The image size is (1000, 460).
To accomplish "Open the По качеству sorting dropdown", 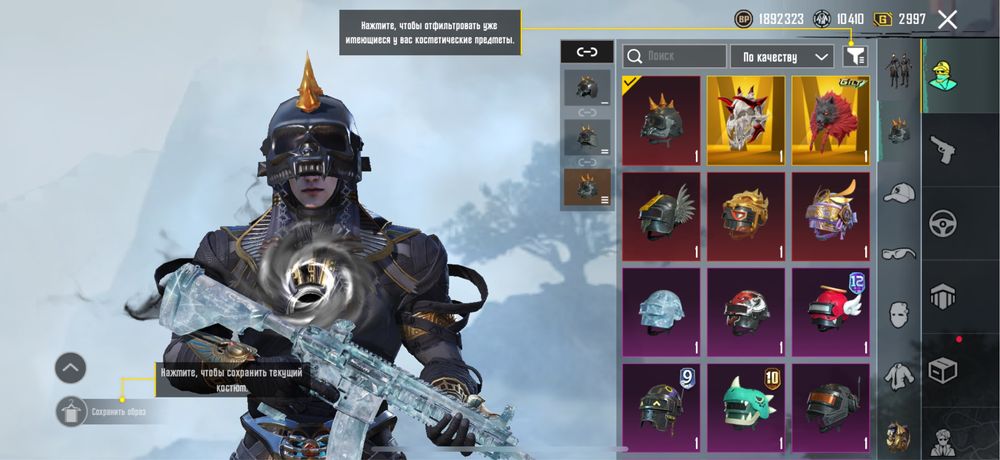I will coord(782,57).
